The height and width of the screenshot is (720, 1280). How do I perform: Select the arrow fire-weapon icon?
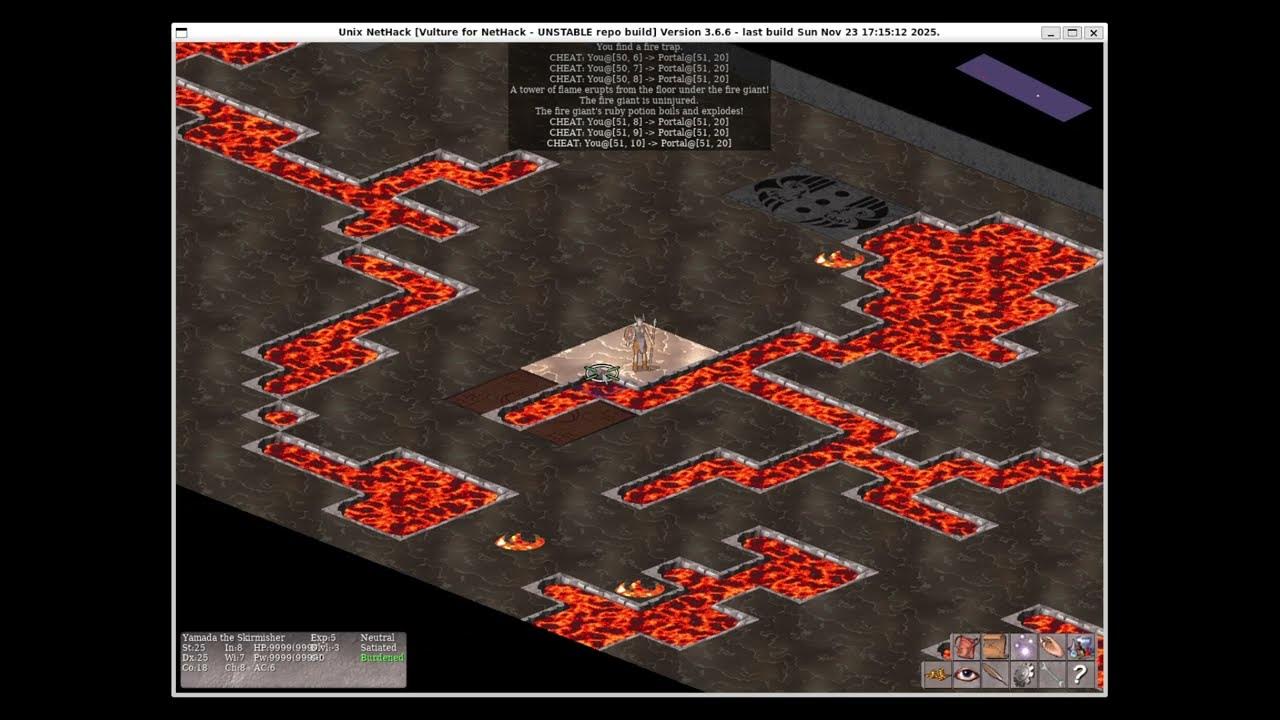pos(995,675)
